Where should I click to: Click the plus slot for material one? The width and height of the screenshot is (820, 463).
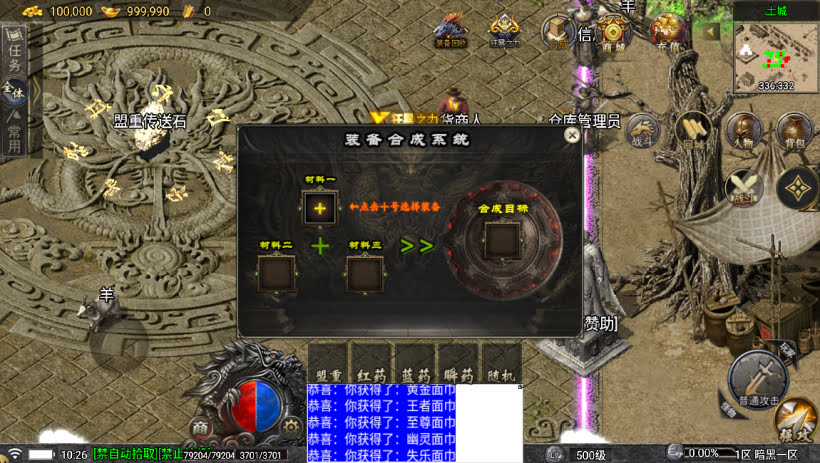tap(320, 208)
